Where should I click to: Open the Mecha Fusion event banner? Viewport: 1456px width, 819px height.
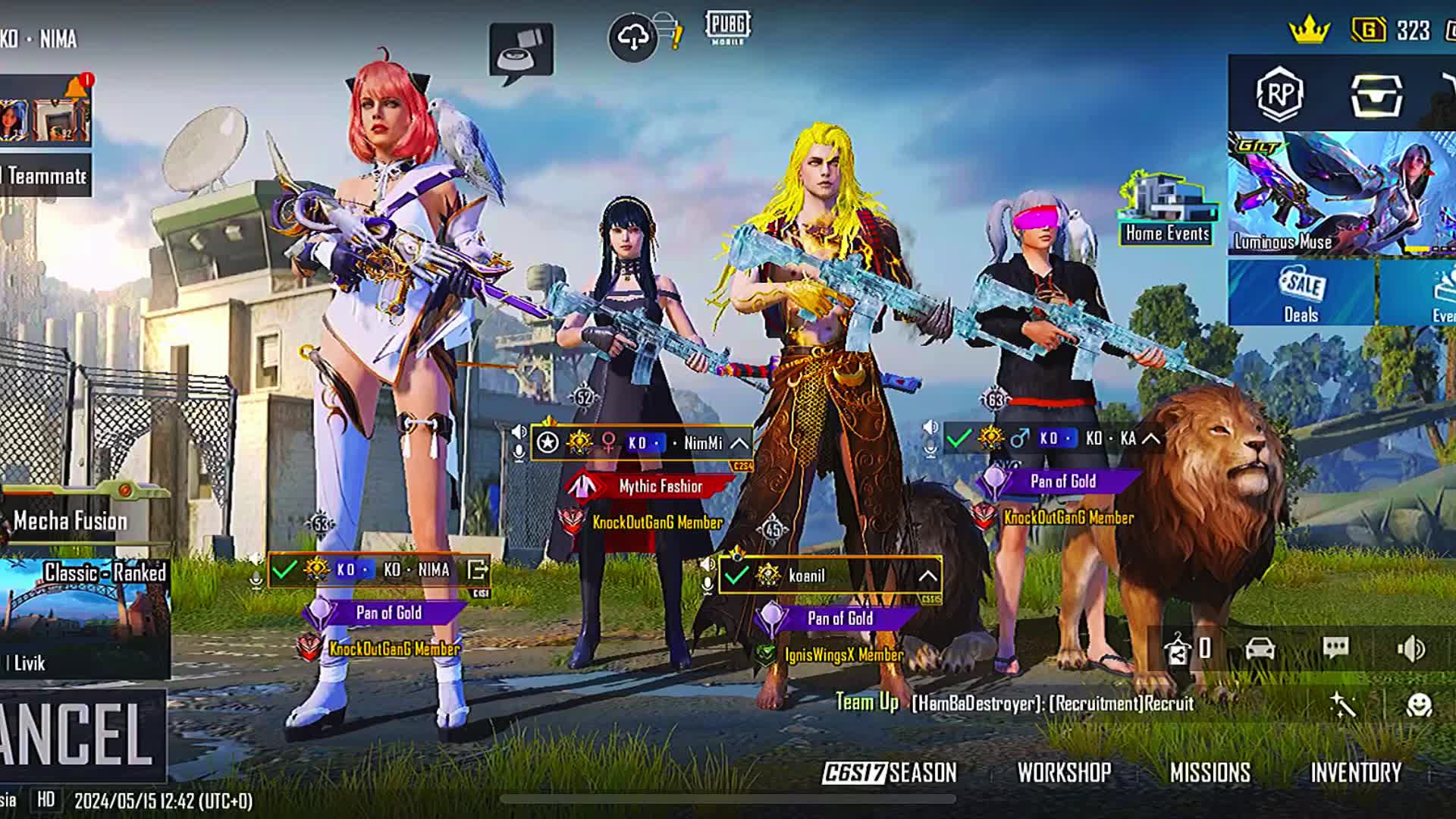point(72,520)
